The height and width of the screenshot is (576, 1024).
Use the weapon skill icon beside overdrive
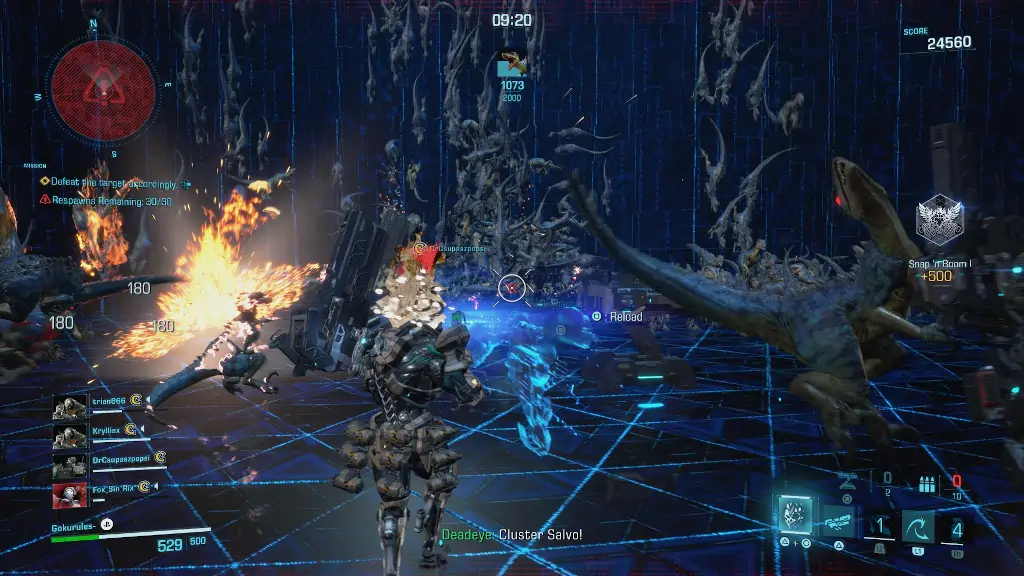pyautogui.click(x=839, y=521)
